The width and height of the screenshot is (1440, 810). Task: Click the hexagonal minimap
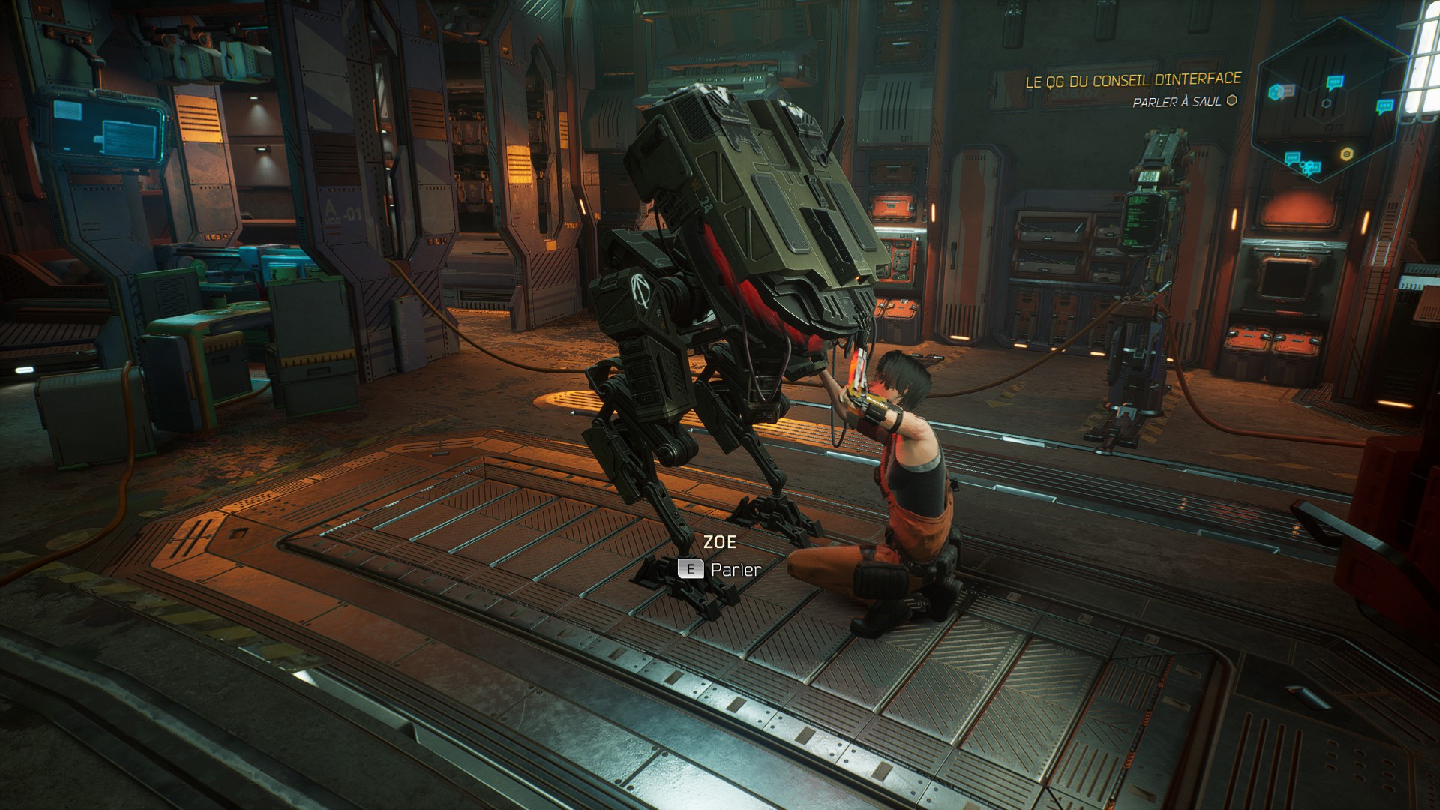click(x=1326, y=101)
